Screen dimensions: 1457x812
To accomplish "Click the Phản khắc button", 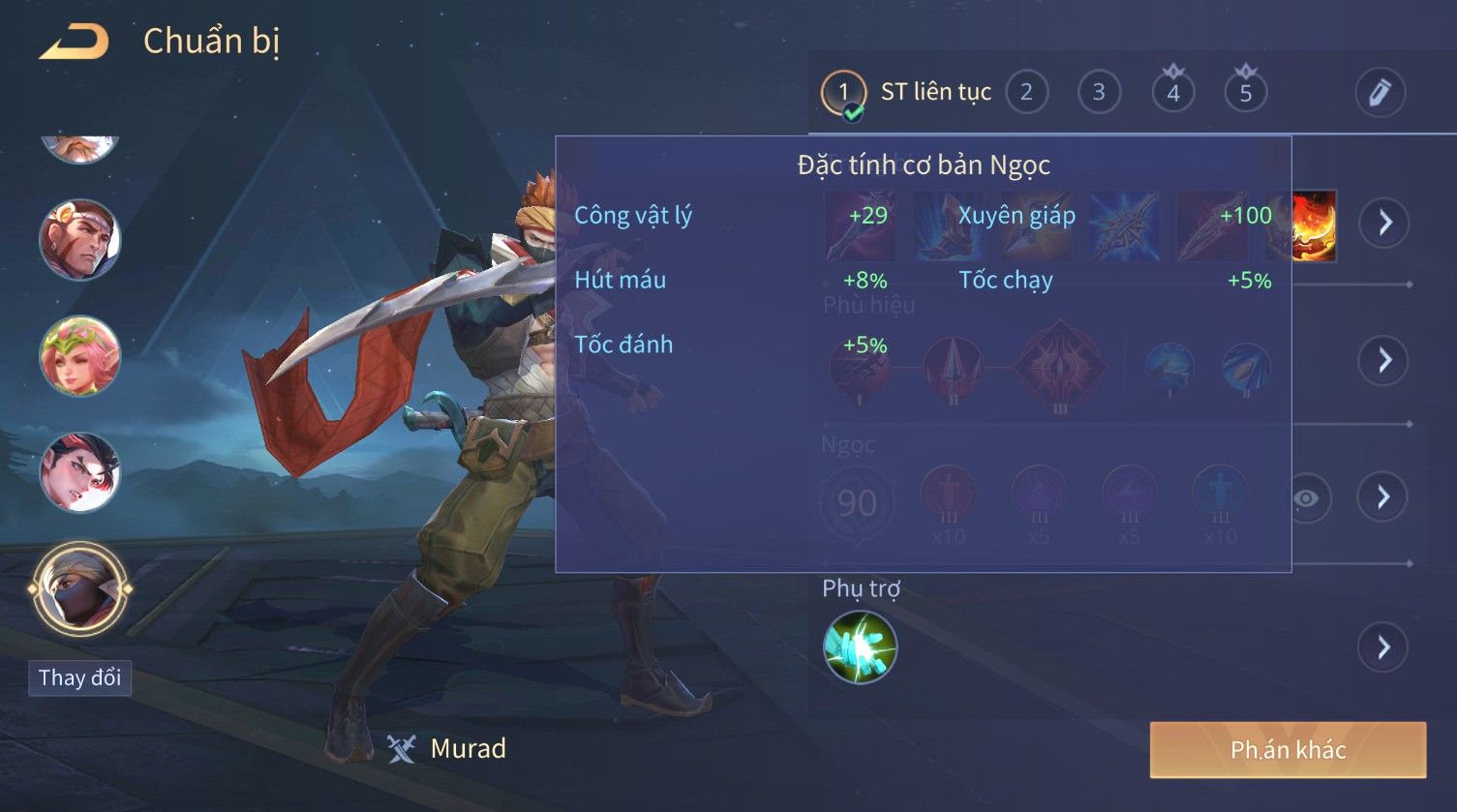I will tap(1288, 750).
